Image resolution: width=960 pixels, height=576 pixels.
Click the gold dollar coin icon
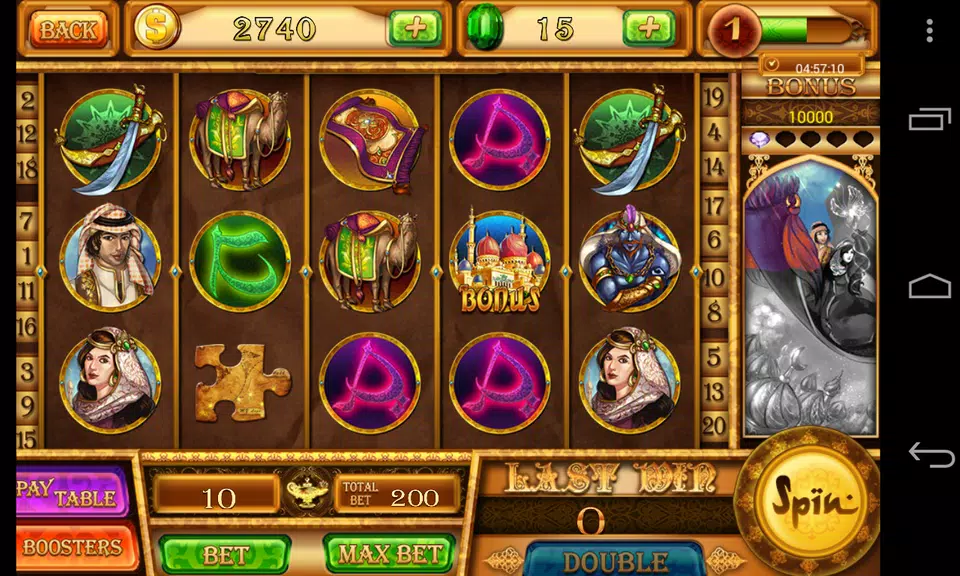pos(157,28)
